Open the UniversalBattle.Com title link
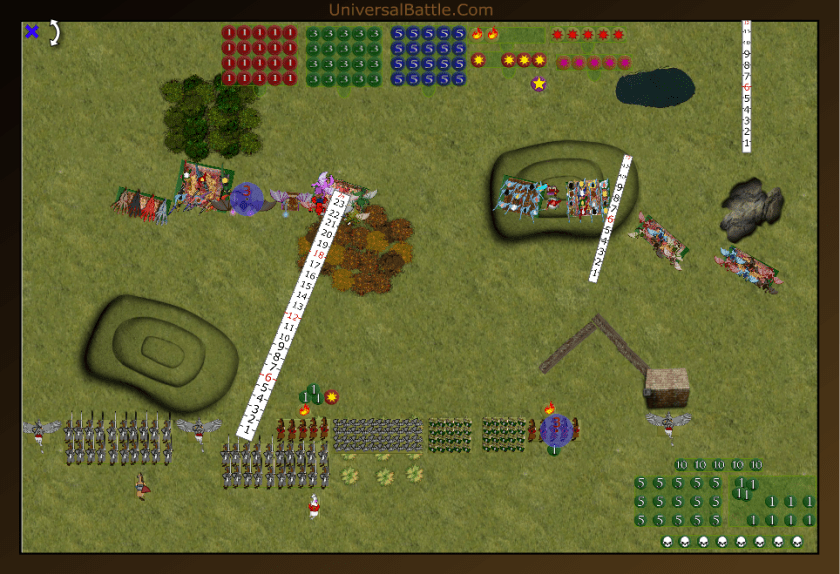The image size is (840, 574). [x=410, y=10]
